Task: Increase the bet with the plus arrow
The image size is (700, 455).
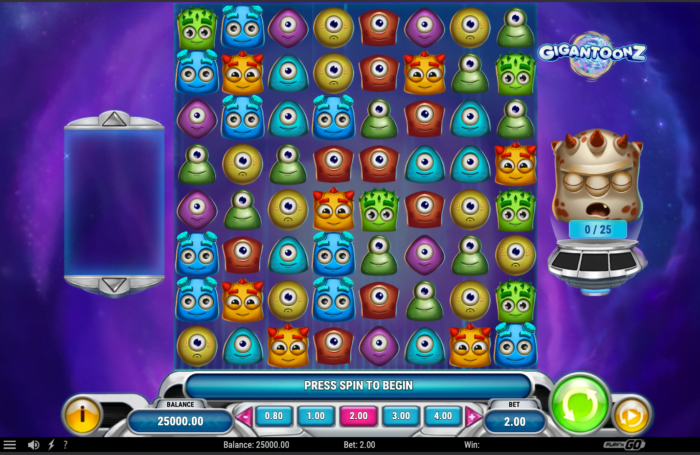Action: [472, 415]
